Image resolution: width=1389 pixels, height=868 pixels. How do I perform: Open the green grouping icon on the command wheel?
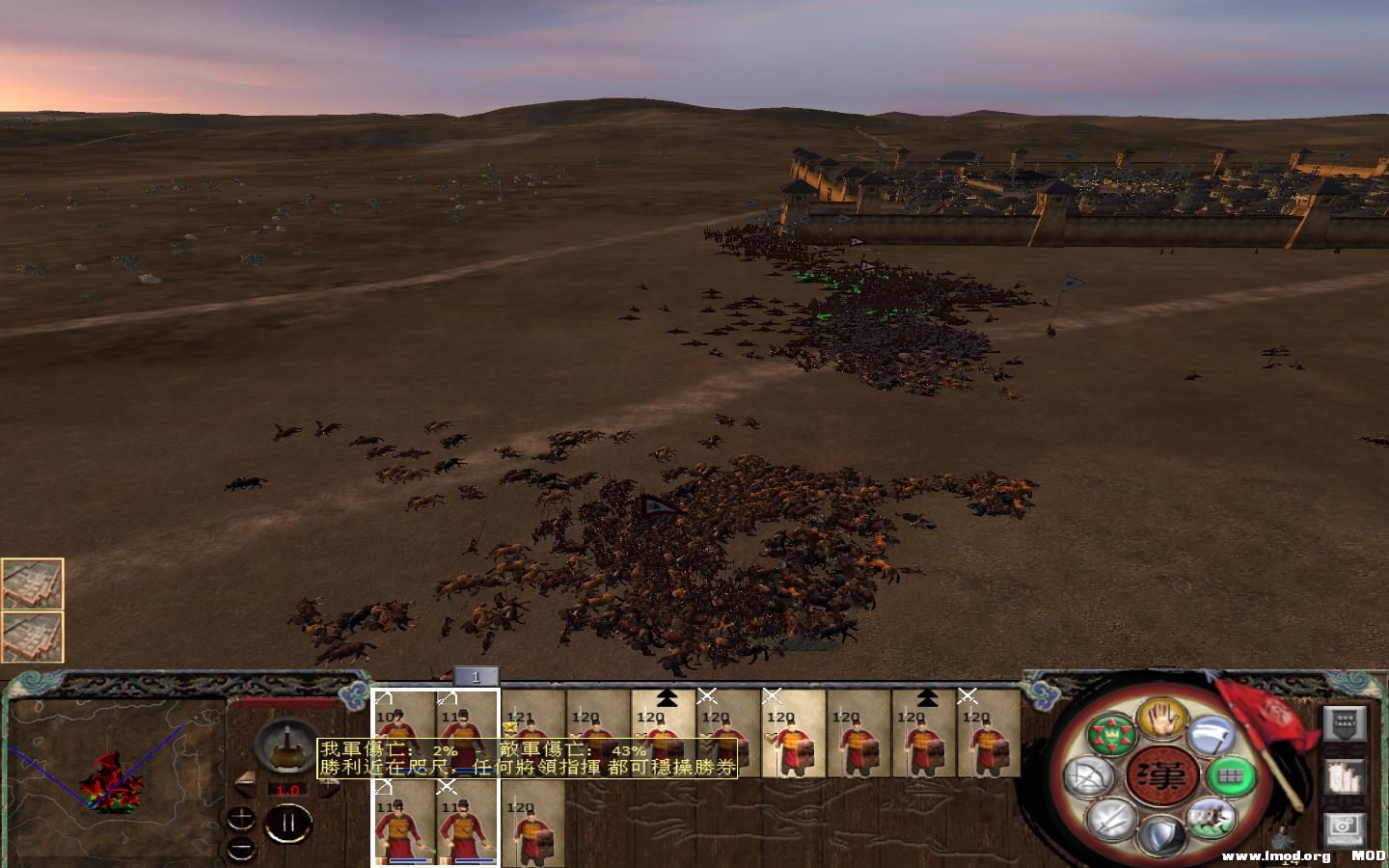click(1112, 734)
